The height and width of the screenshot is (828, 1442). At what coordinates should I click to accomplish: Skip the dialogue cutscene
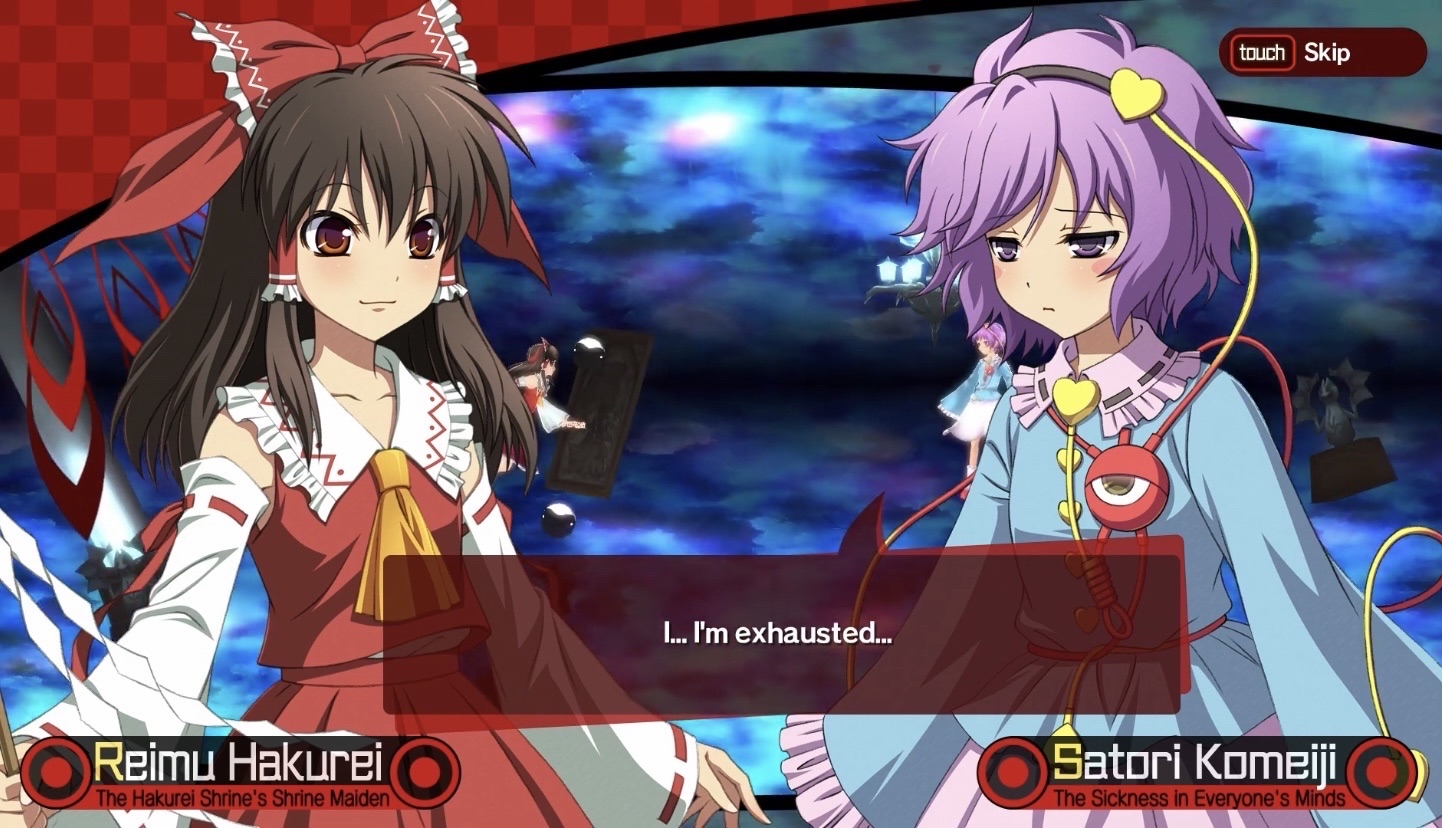(1321, 53)
